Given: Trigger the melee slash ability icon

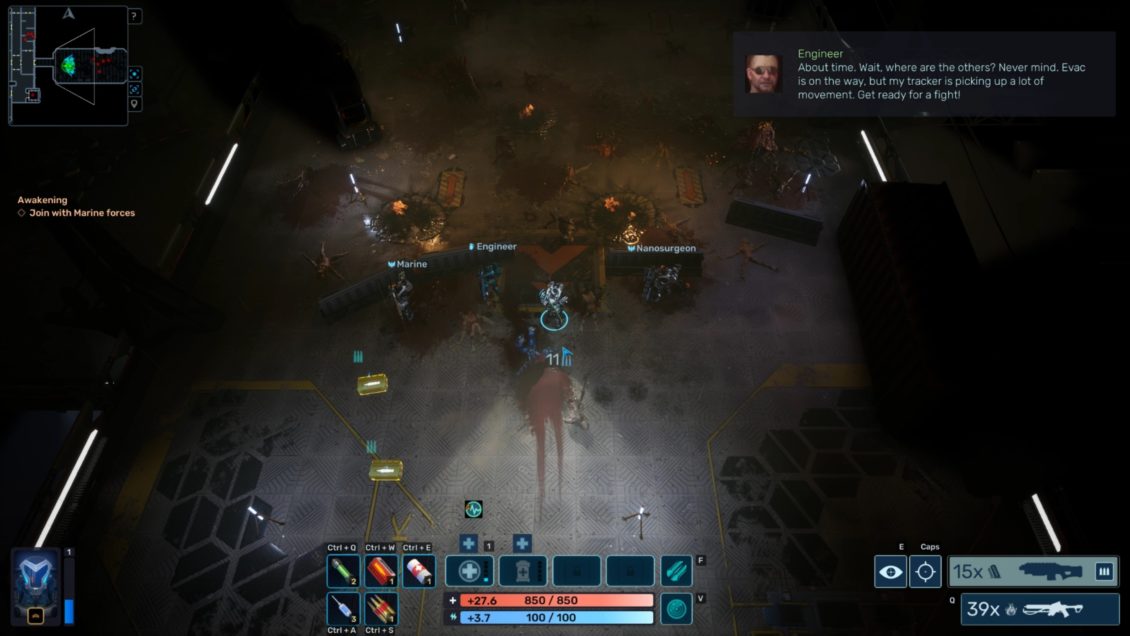Looking at the screenshot, I should 677,571.
